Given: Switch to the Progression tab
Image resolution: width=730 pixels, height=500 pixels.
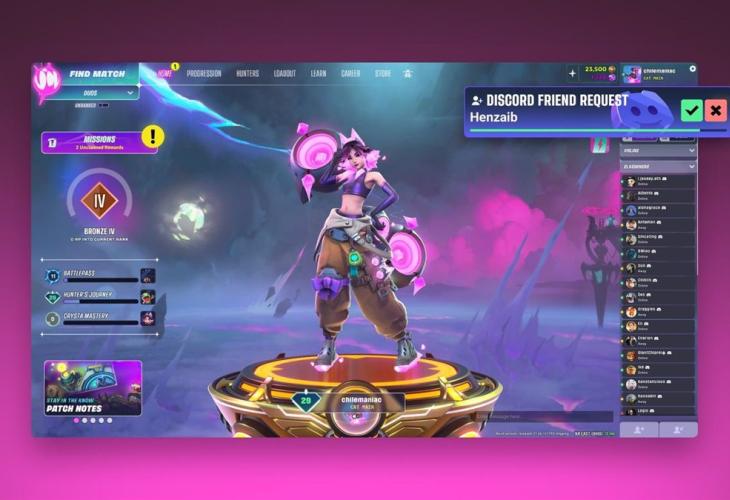Looking at the screenshot, I should [x=203, y=74].
